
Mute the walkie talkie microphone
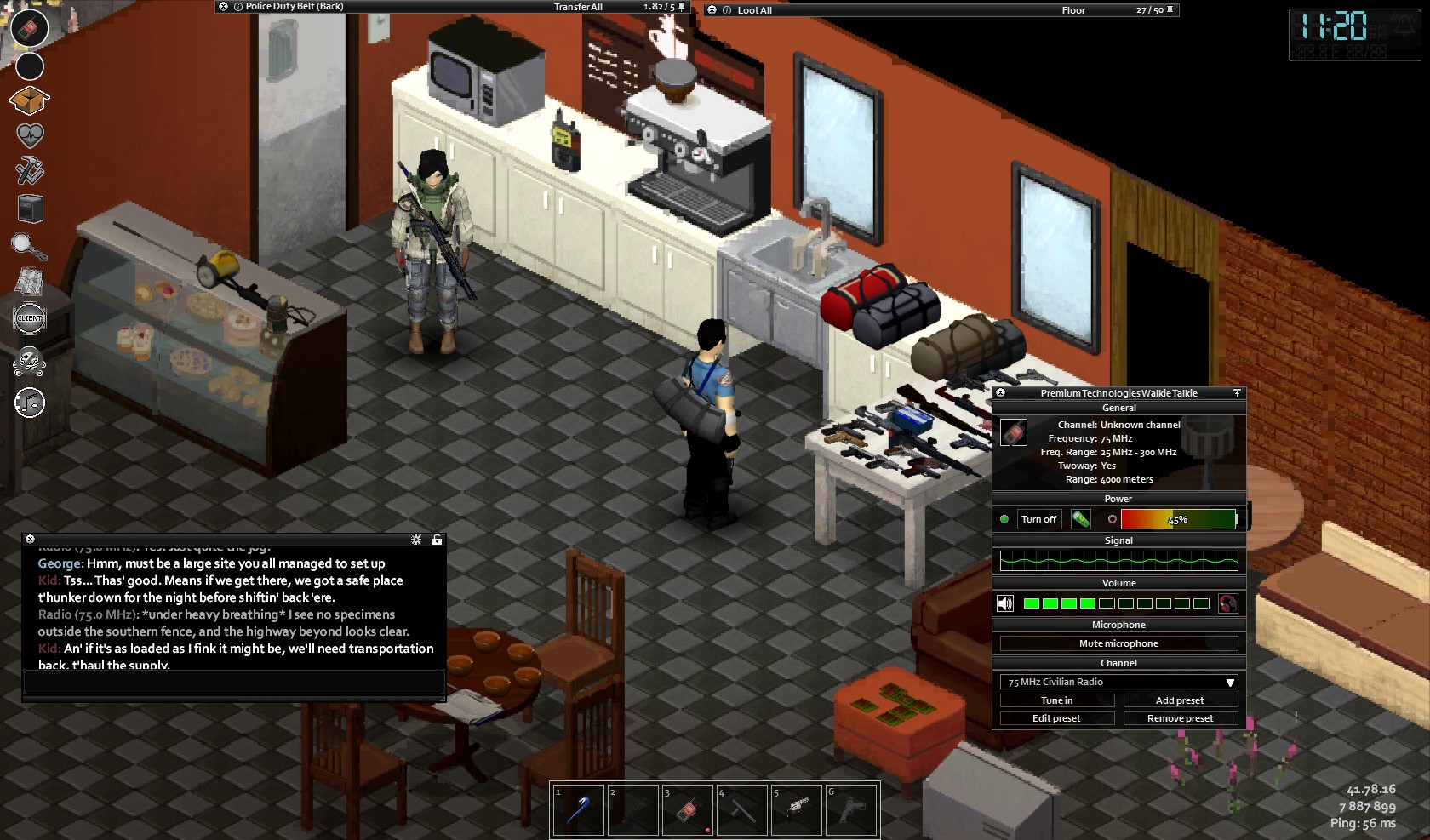(1118, 643)
